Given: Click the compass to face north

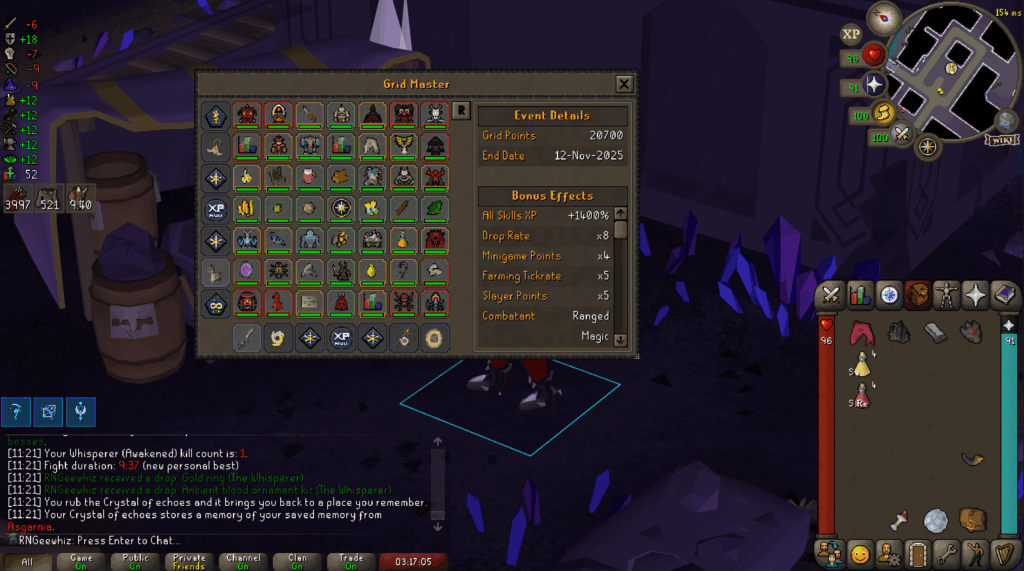Looking at the screenshot, I should click(883, 15).
